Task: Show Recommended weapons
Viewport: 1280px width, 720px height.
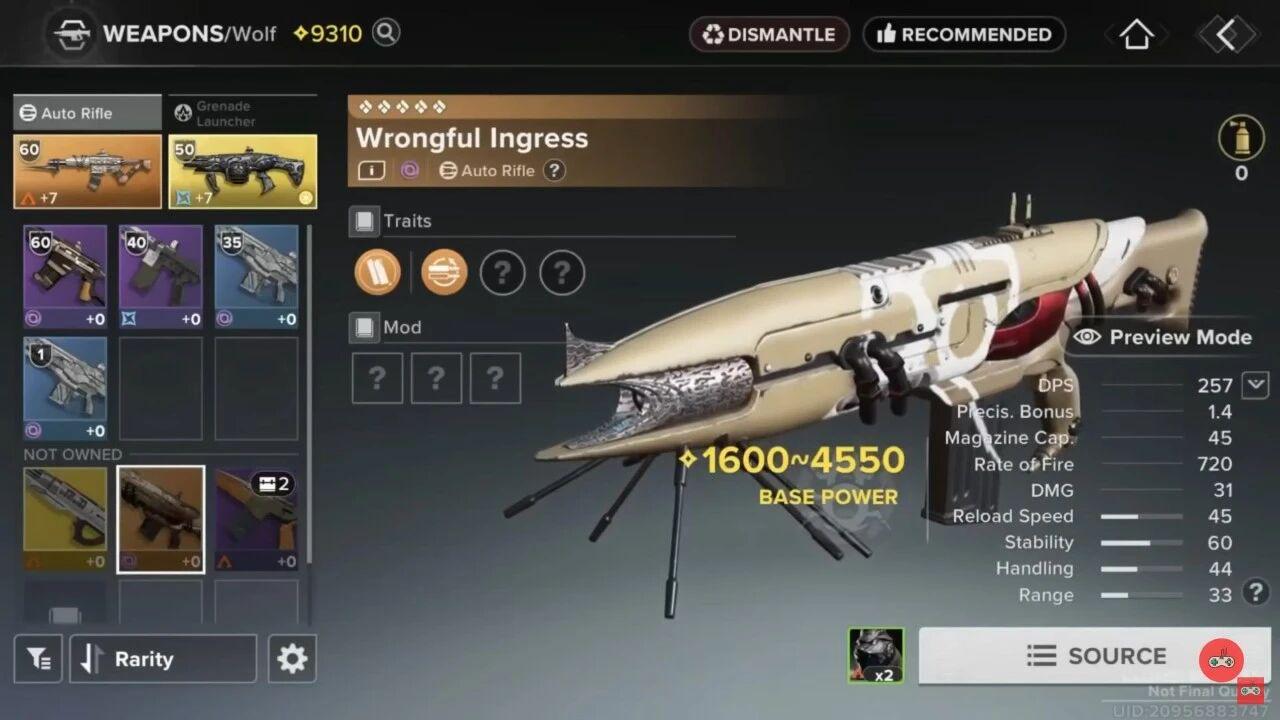Action: (x=964, y=35)
